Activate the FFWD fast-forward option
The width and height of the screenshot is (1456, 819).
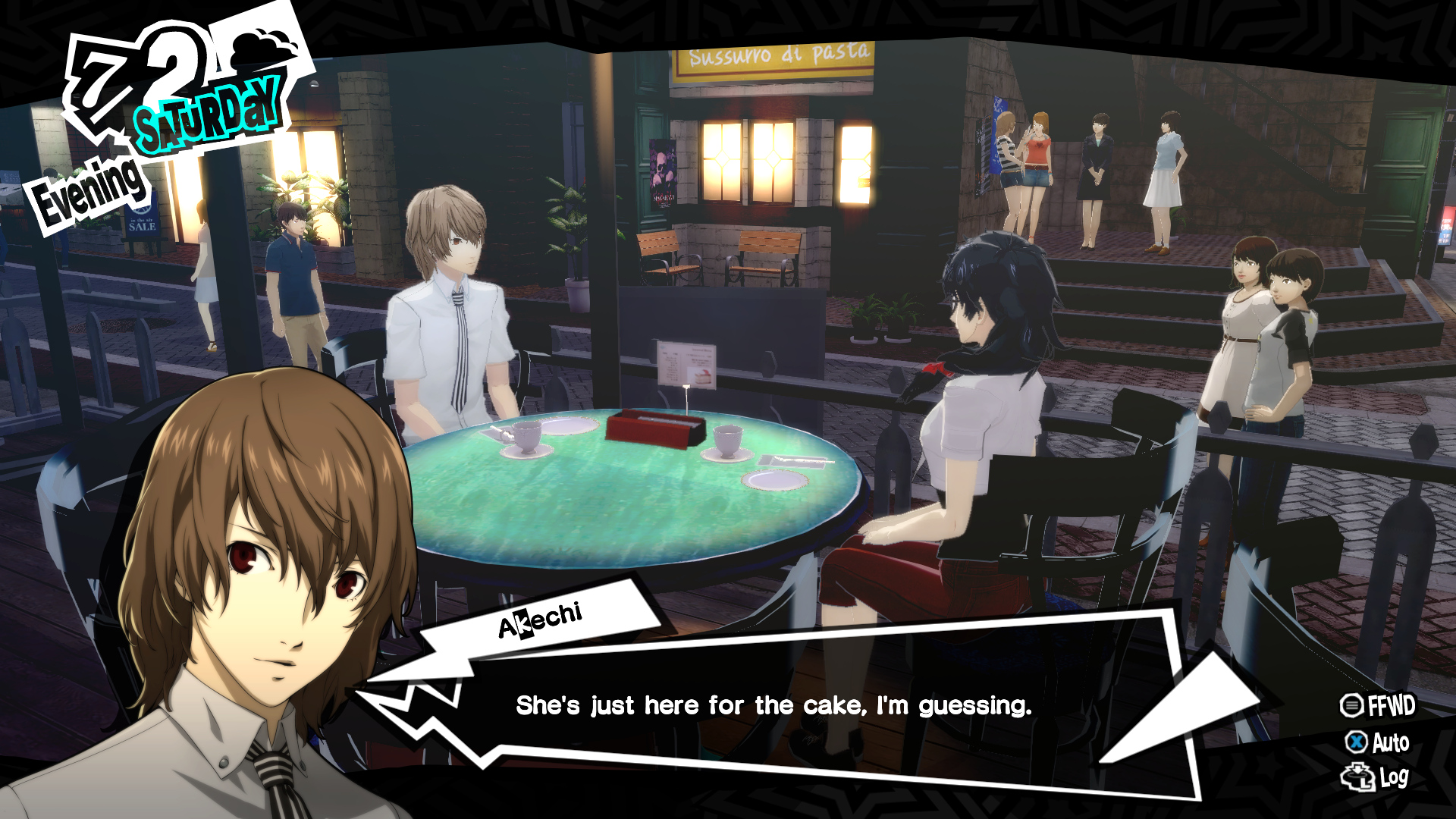(x=1377, y=706)
